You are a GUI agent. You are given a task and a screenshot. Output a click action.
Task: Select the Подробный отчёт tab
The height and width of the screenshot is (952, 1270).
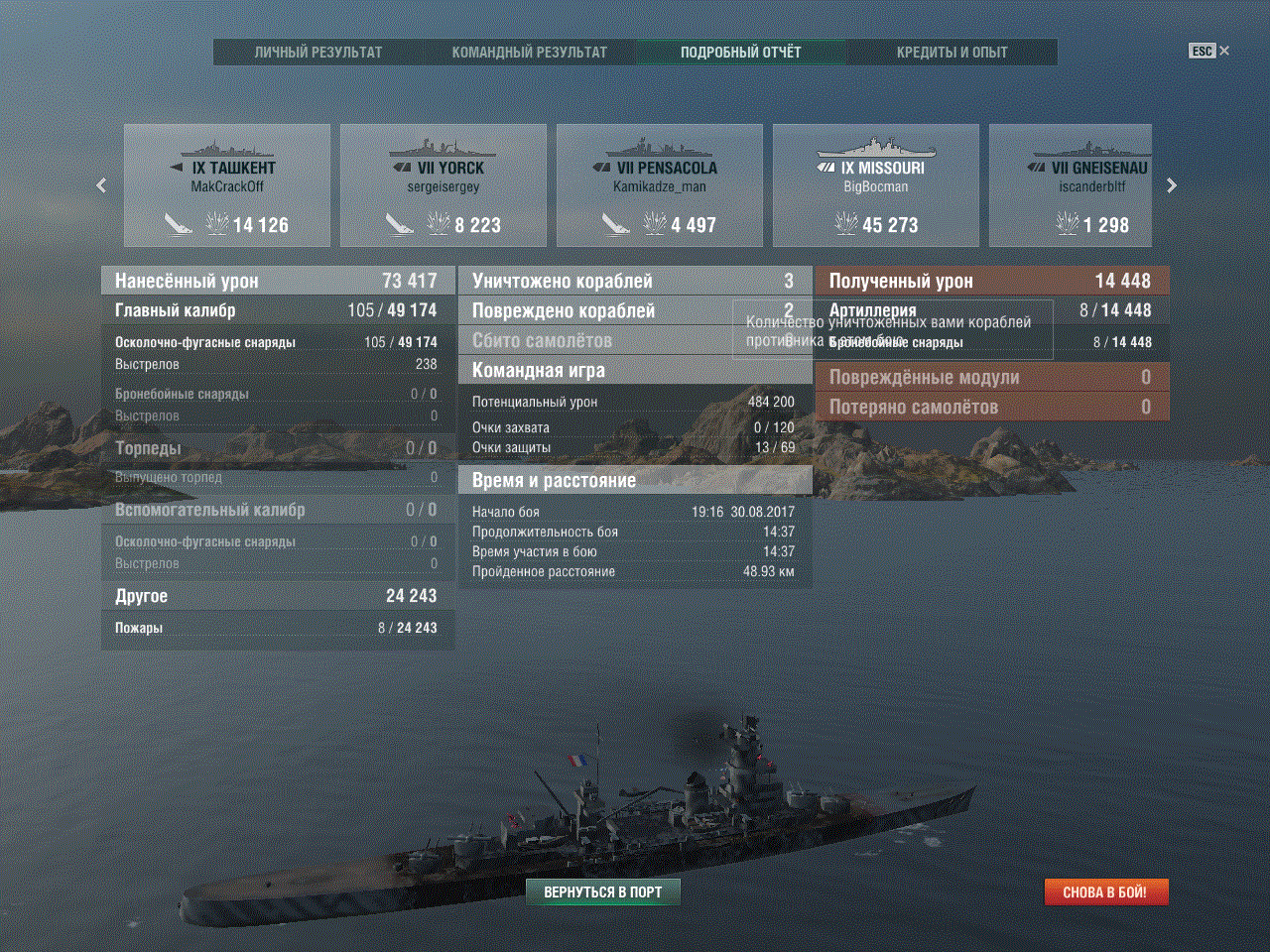(740, 53)
